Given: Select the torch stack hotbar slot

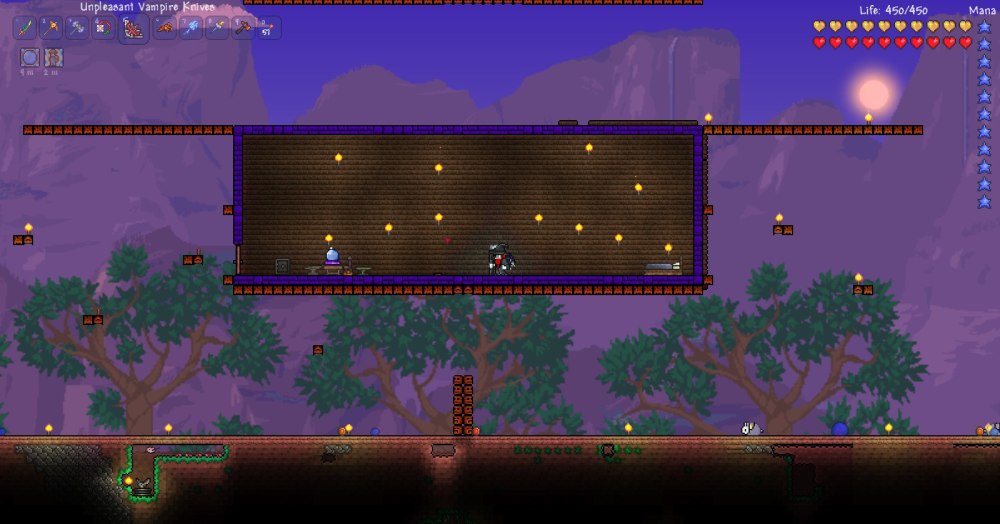Looking at the screenshot, I should click(x=269, y=28).
